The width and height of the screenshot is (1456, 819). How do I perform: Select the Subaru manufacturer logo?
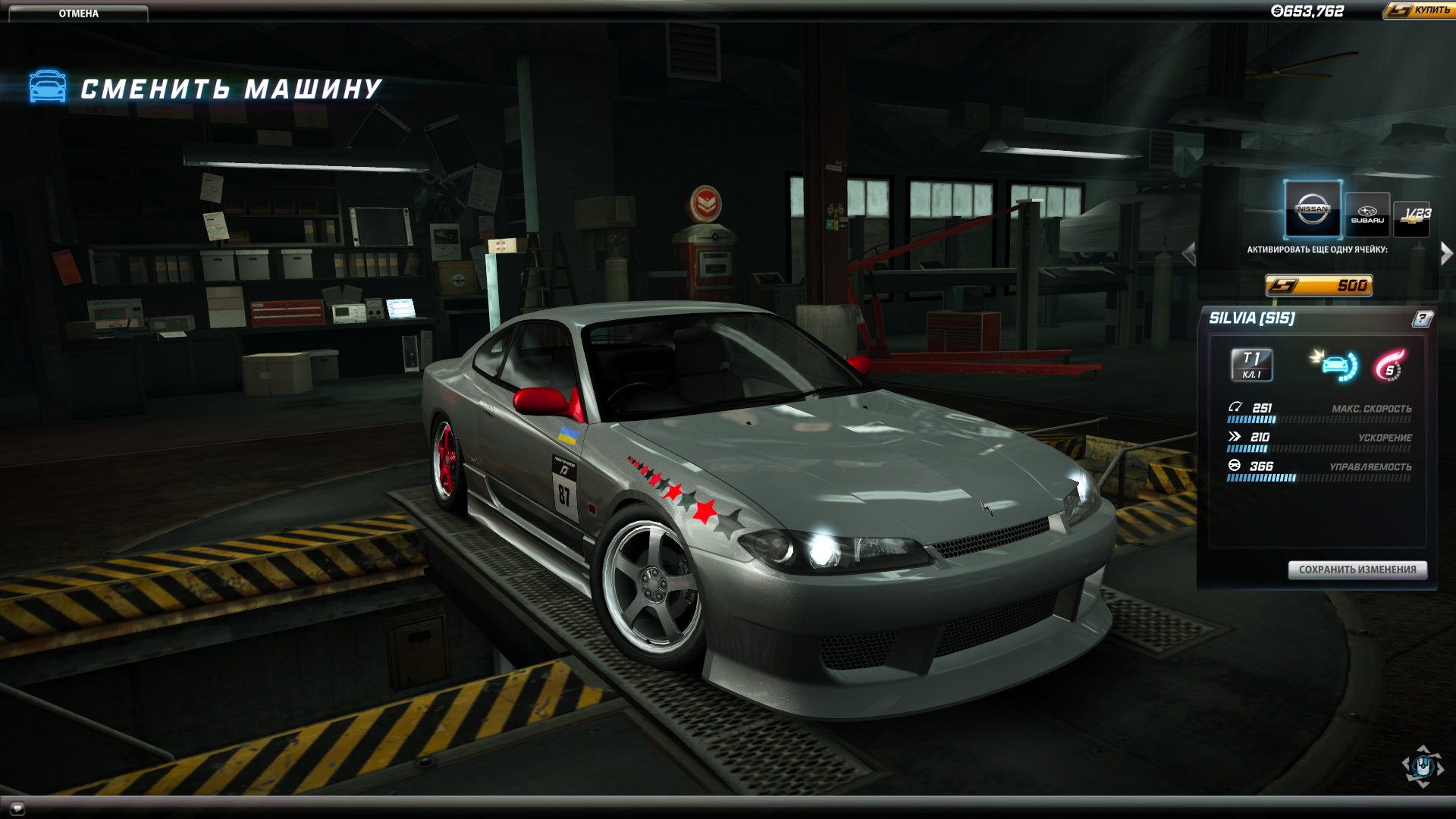pos(1367,213)
